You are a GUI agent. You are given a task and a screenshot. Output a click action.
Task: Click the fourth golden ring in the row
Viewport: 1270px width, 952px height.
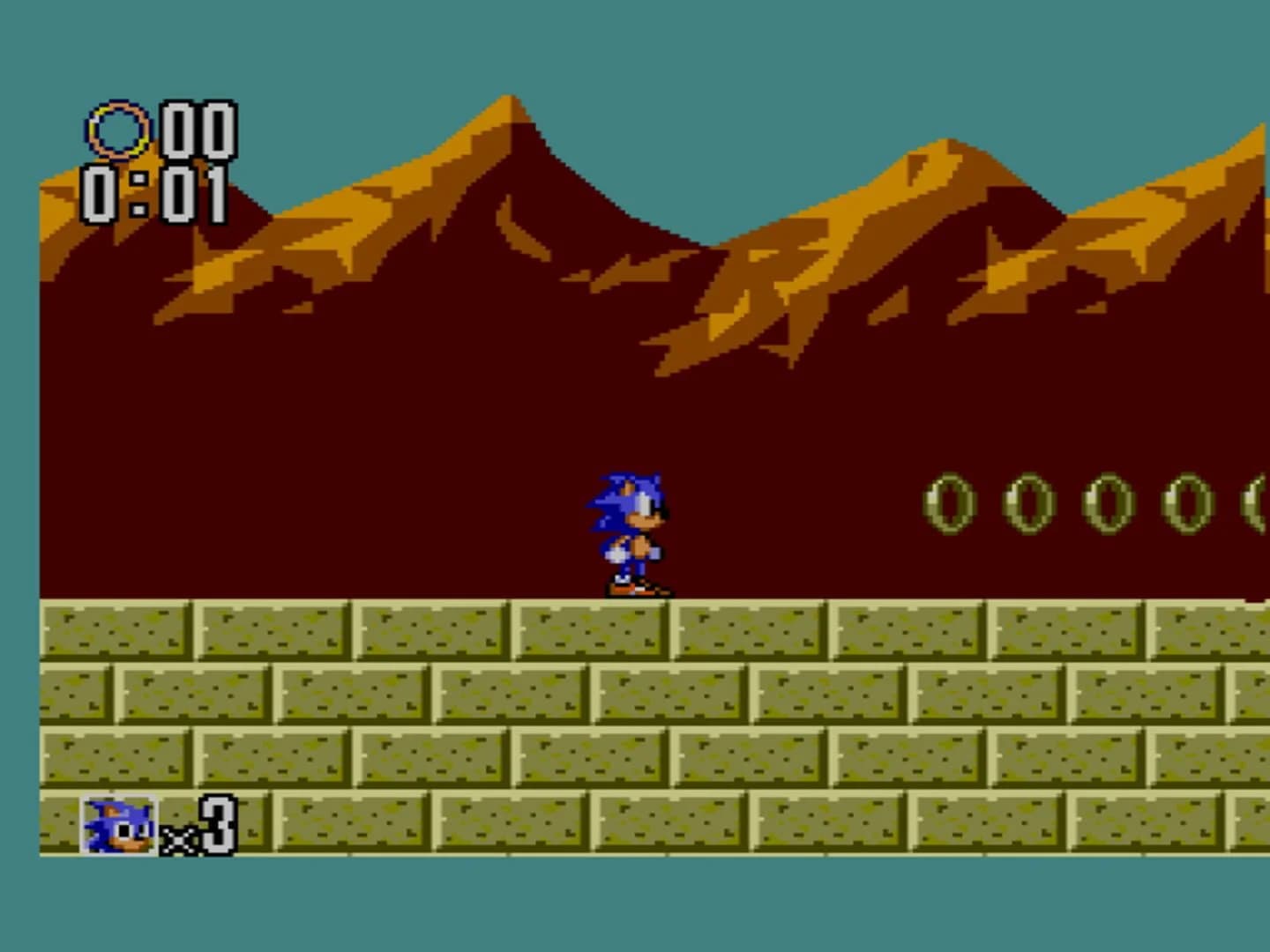pos(1186,502)
